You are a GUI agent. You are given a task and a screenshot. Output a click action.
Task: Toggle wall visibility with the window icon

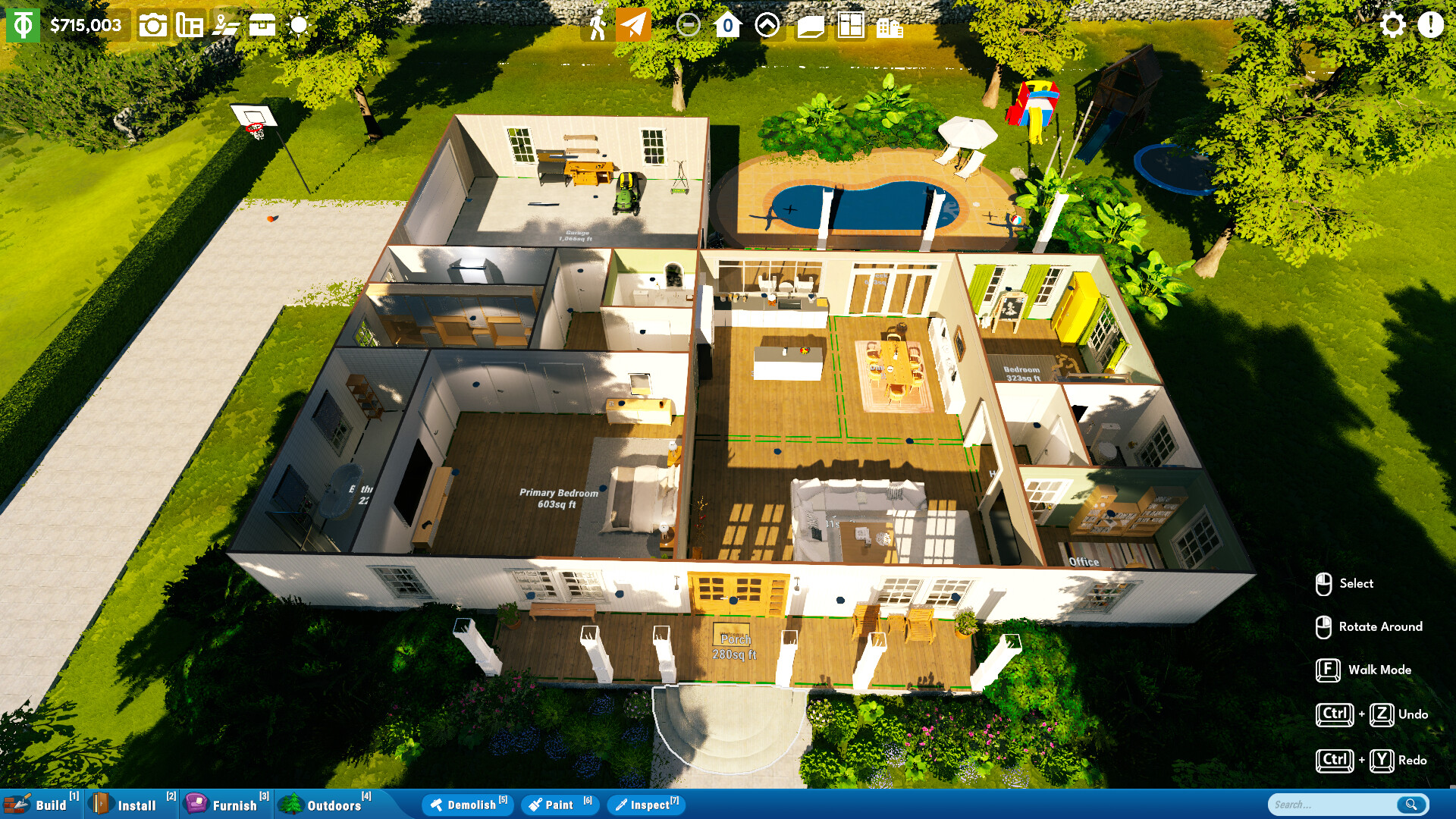pos(851,25)
